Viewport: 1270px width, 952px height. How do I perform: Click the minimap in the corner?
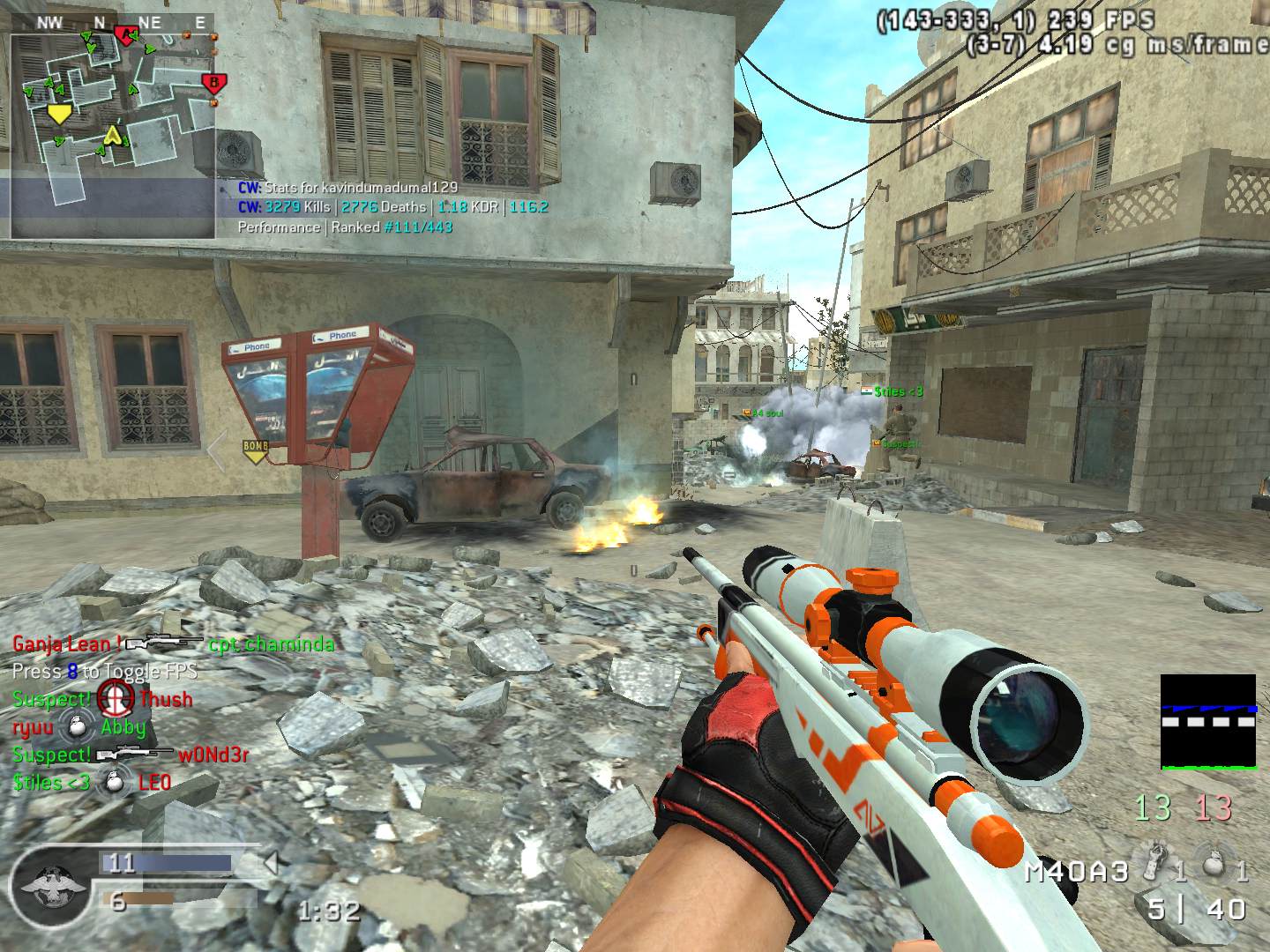113,132
